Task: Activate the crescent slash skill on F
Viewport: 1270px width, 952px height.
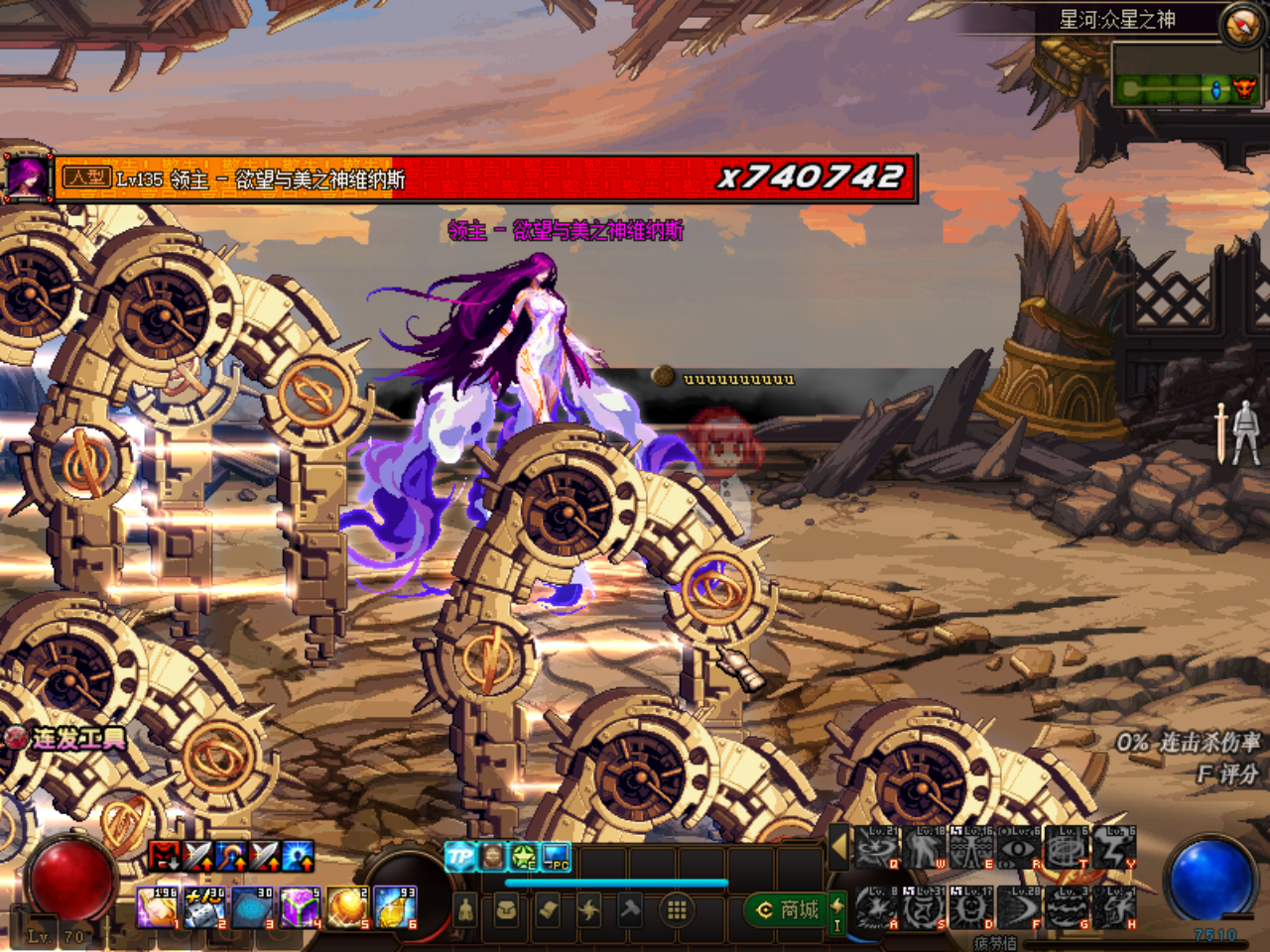Action: (x=1019, y=907)
